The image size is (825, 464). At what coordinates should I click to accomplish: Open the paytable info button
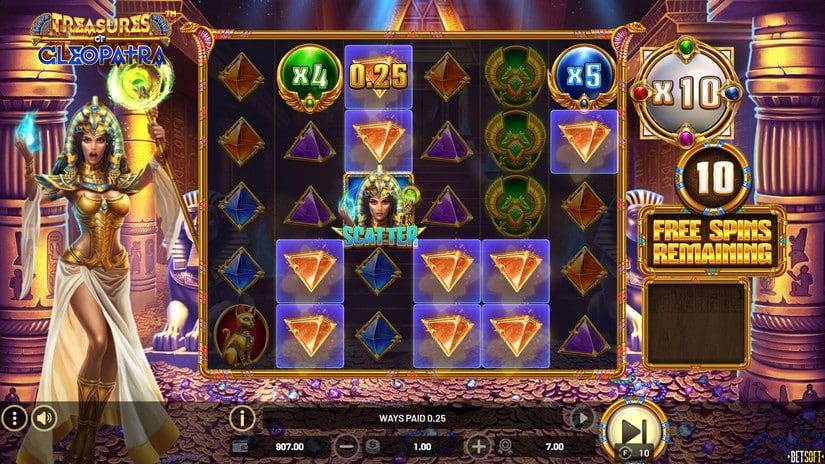241,418
